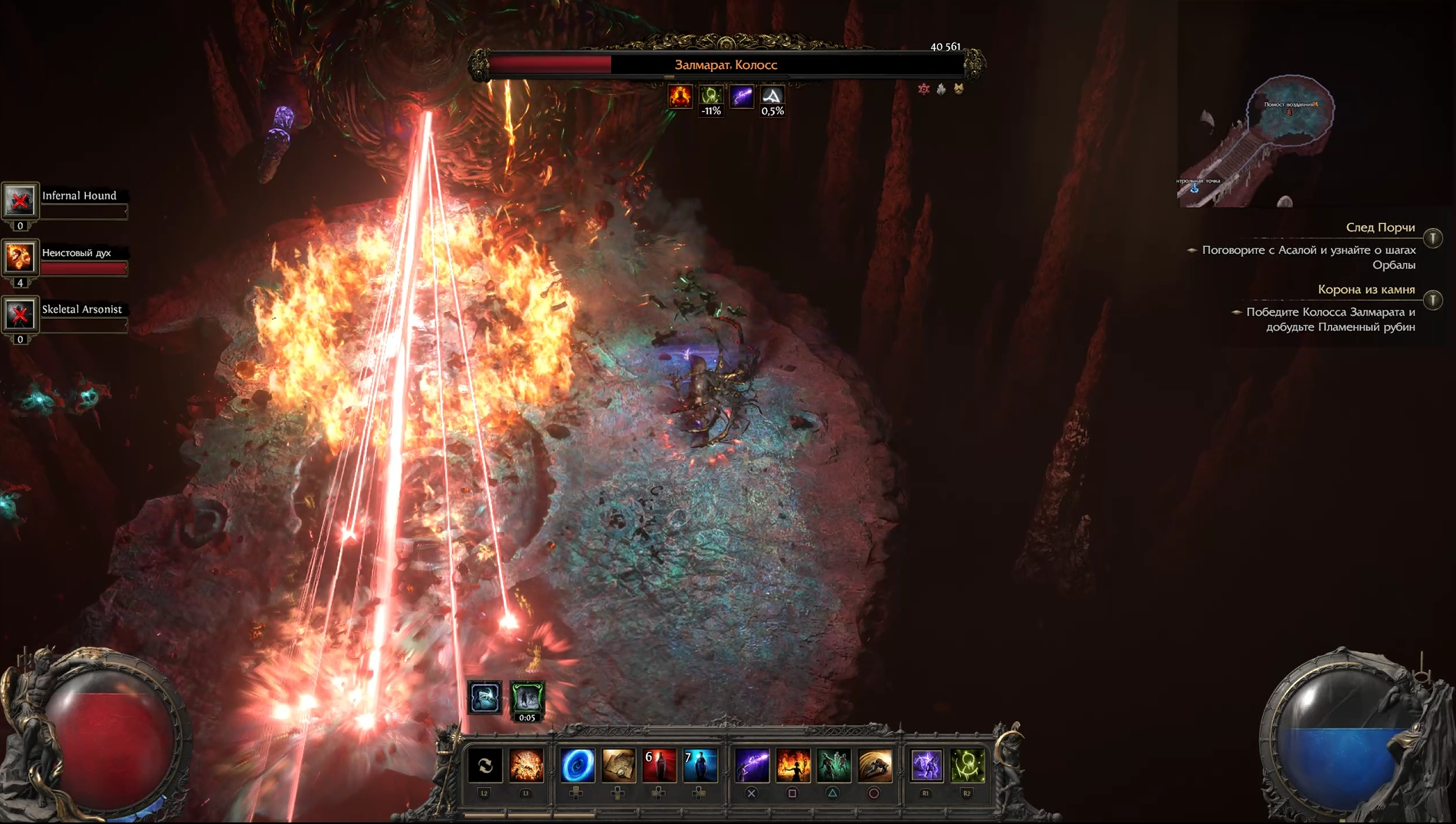1456x824 pixels.
Task: Drink the blue mana flask
Action: click(x=700, y=765)
